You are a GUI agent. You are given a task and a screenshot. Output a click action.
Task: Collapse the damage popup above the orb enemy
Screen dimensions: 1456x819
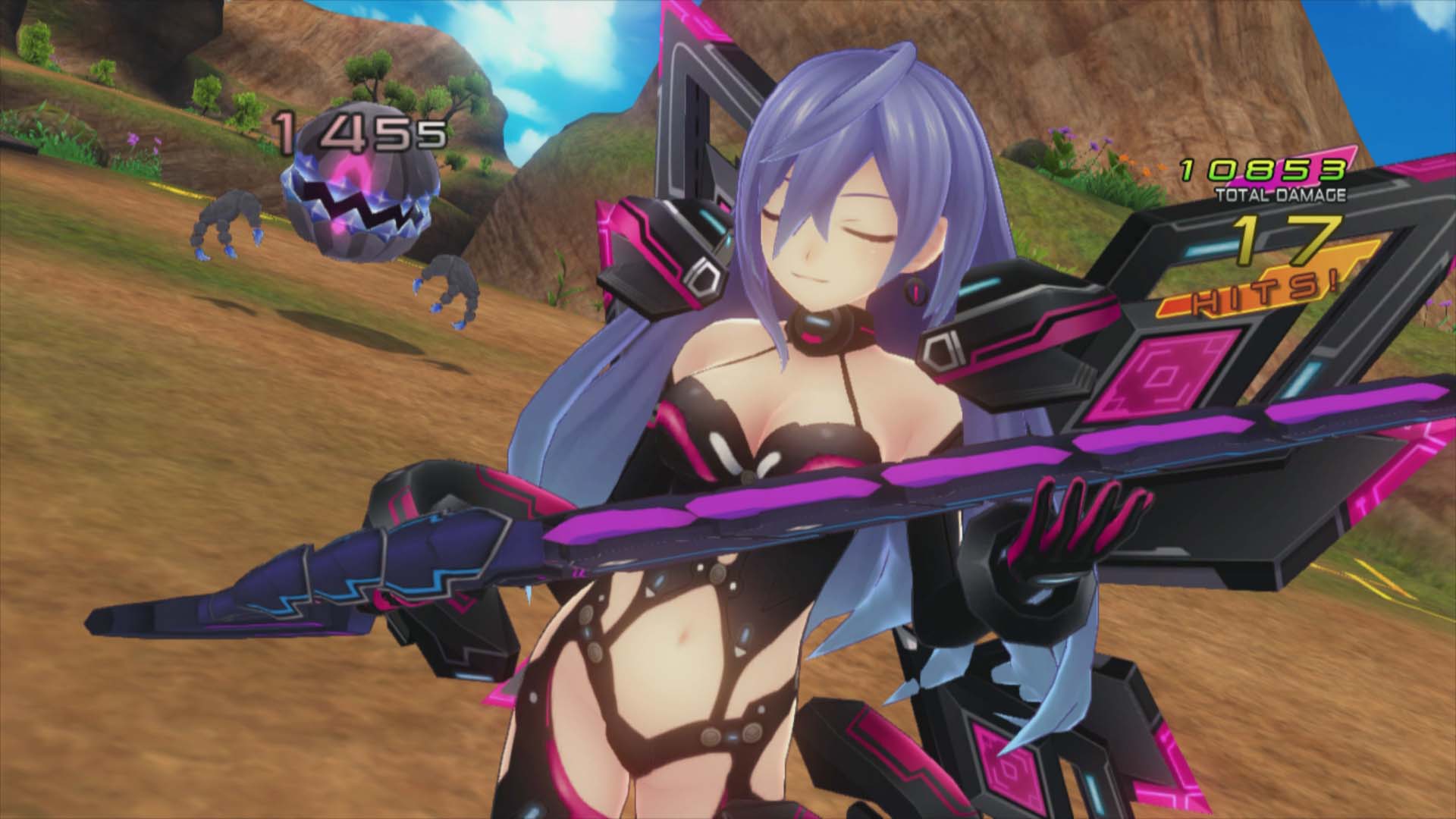(x=356, y=133)
